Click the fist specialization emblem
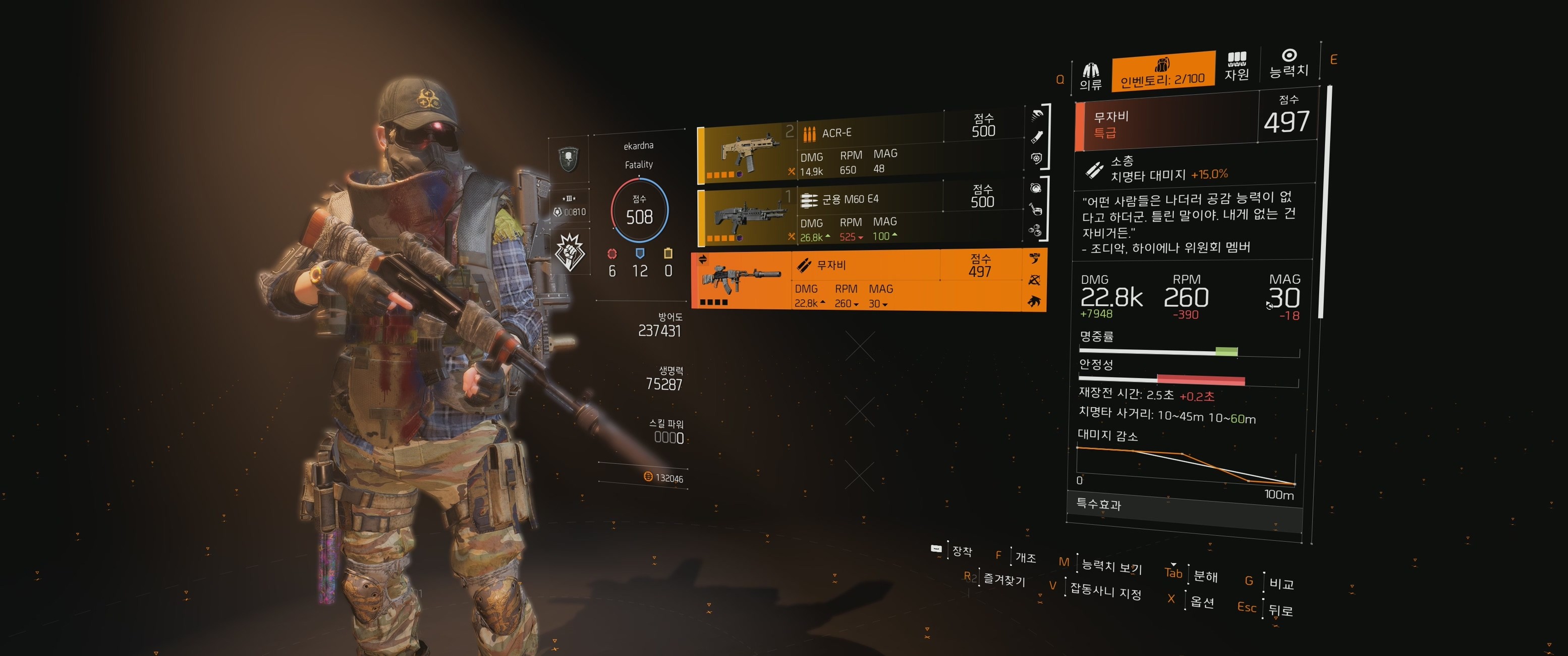The image size is (1568, 656). (570, 251)
